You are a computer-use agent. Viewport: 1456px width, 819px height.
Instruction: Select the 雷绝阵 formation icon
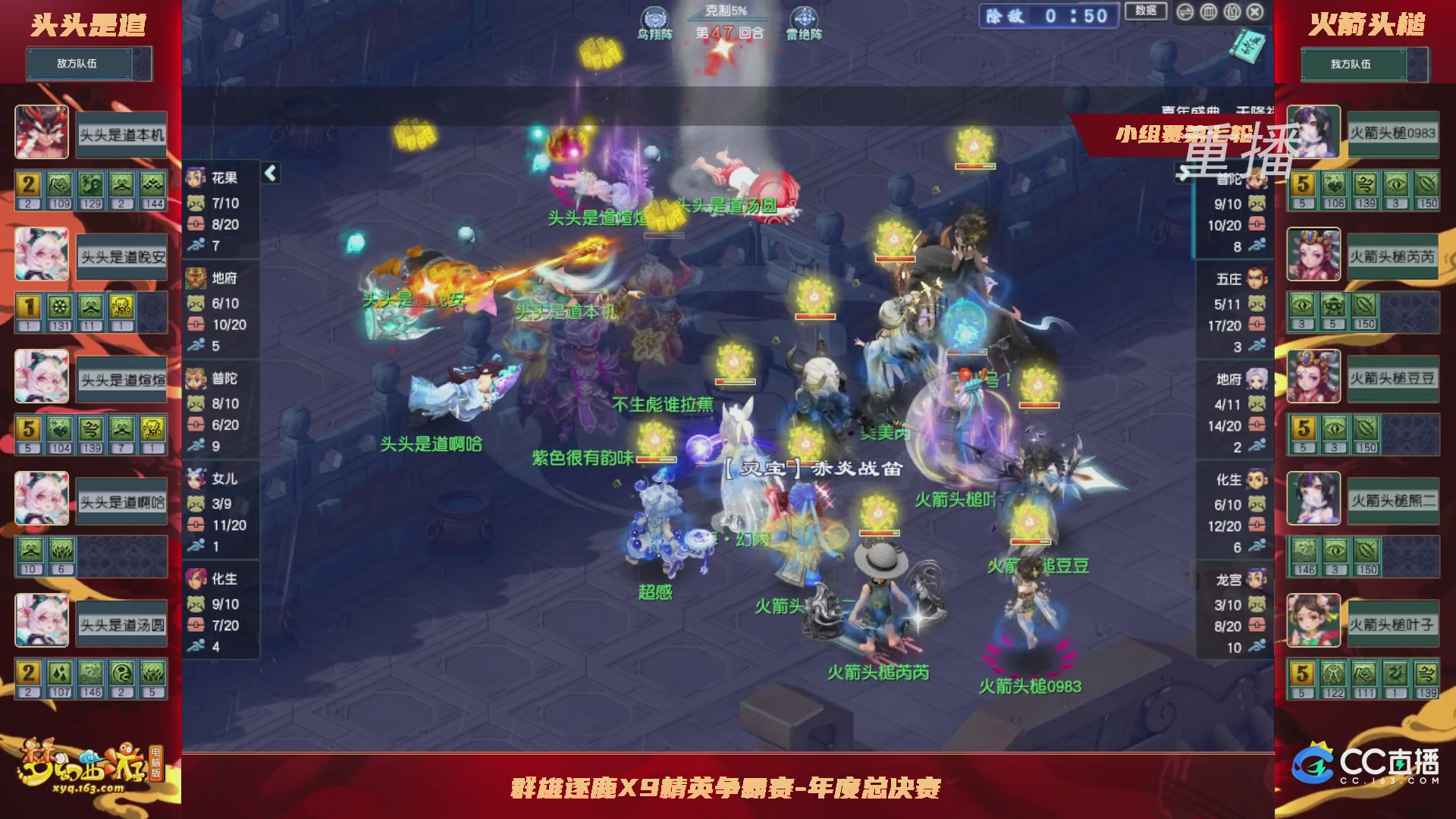point(804,17)
